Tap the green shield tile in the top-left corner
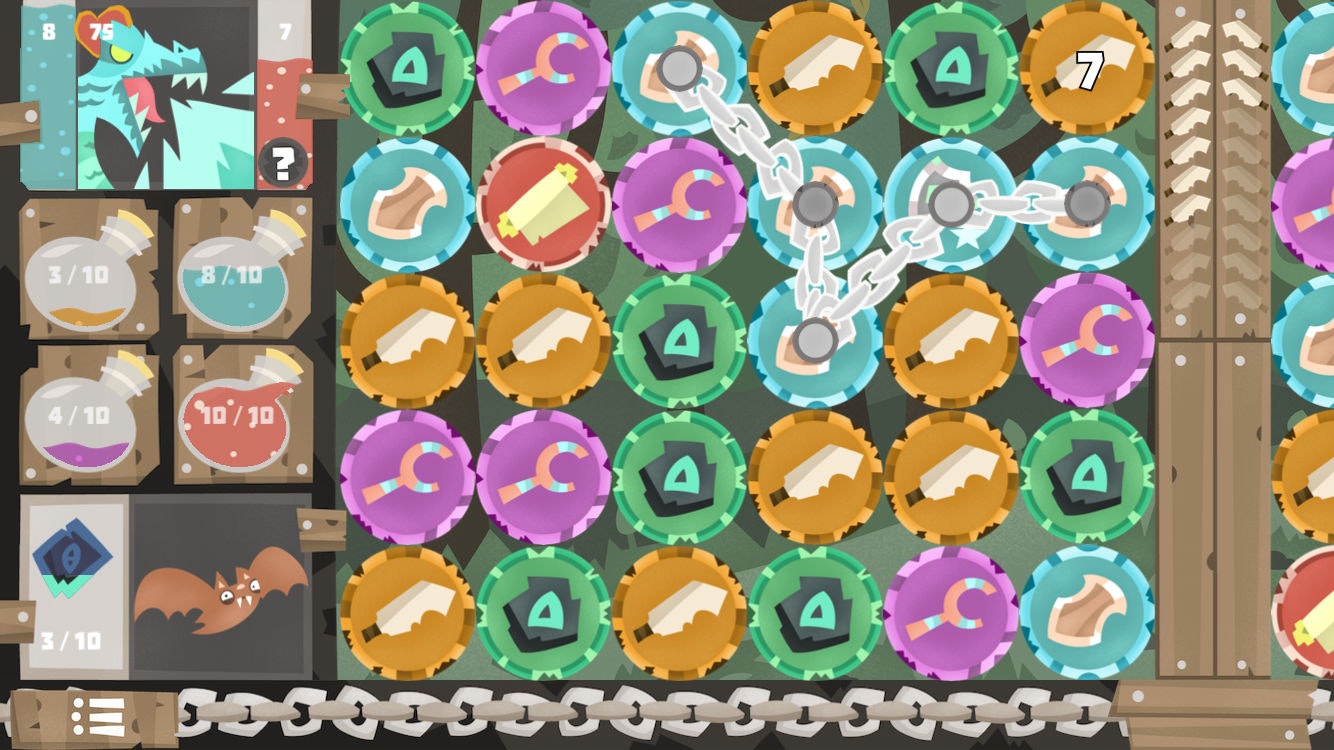Screen dimensions: 1334x750 pos(410,65)
